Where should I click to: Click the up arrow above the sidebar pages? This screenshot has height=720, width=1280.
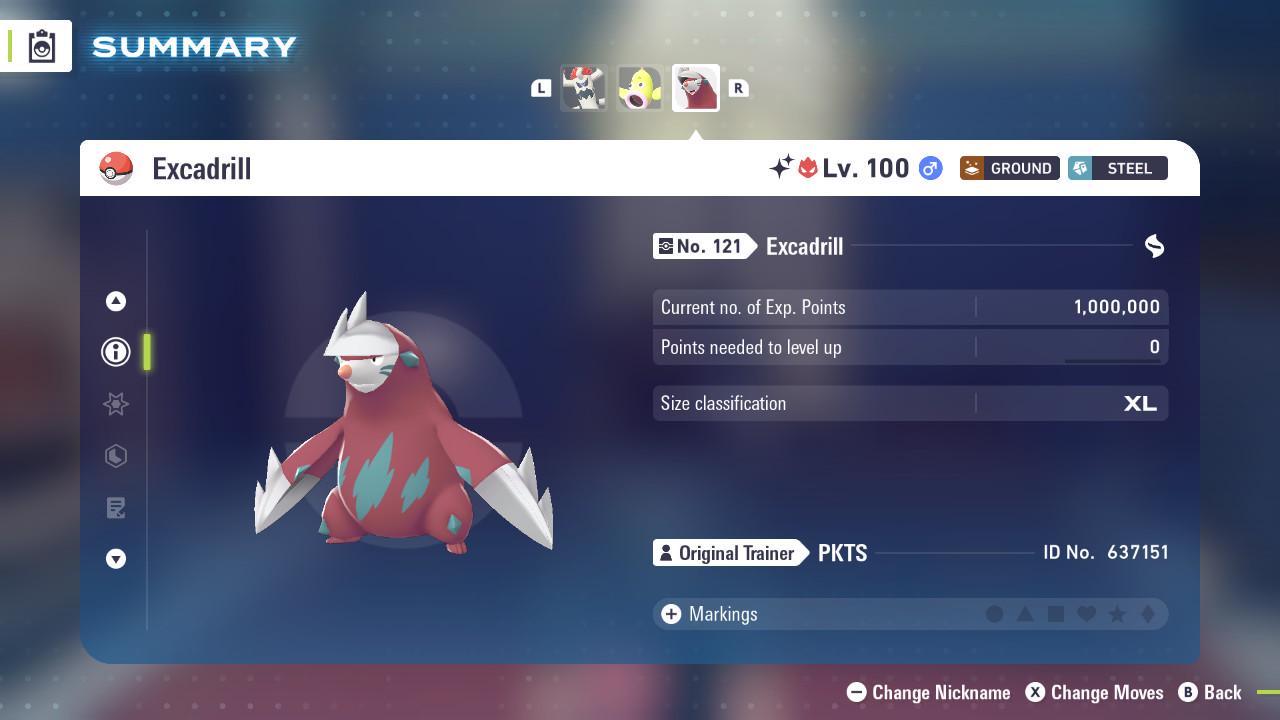[x=115, y=300]
